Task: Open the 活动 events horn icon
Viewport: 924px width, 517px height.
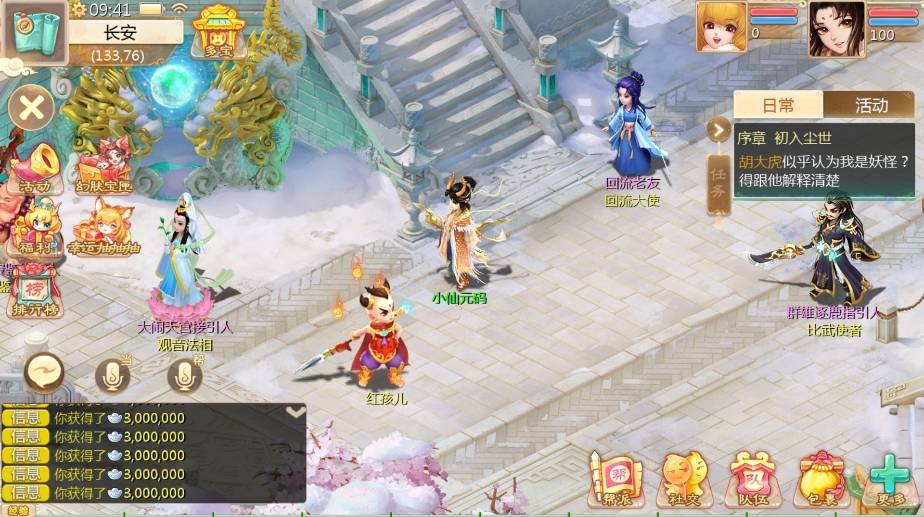Action: (x=33, y=166)
